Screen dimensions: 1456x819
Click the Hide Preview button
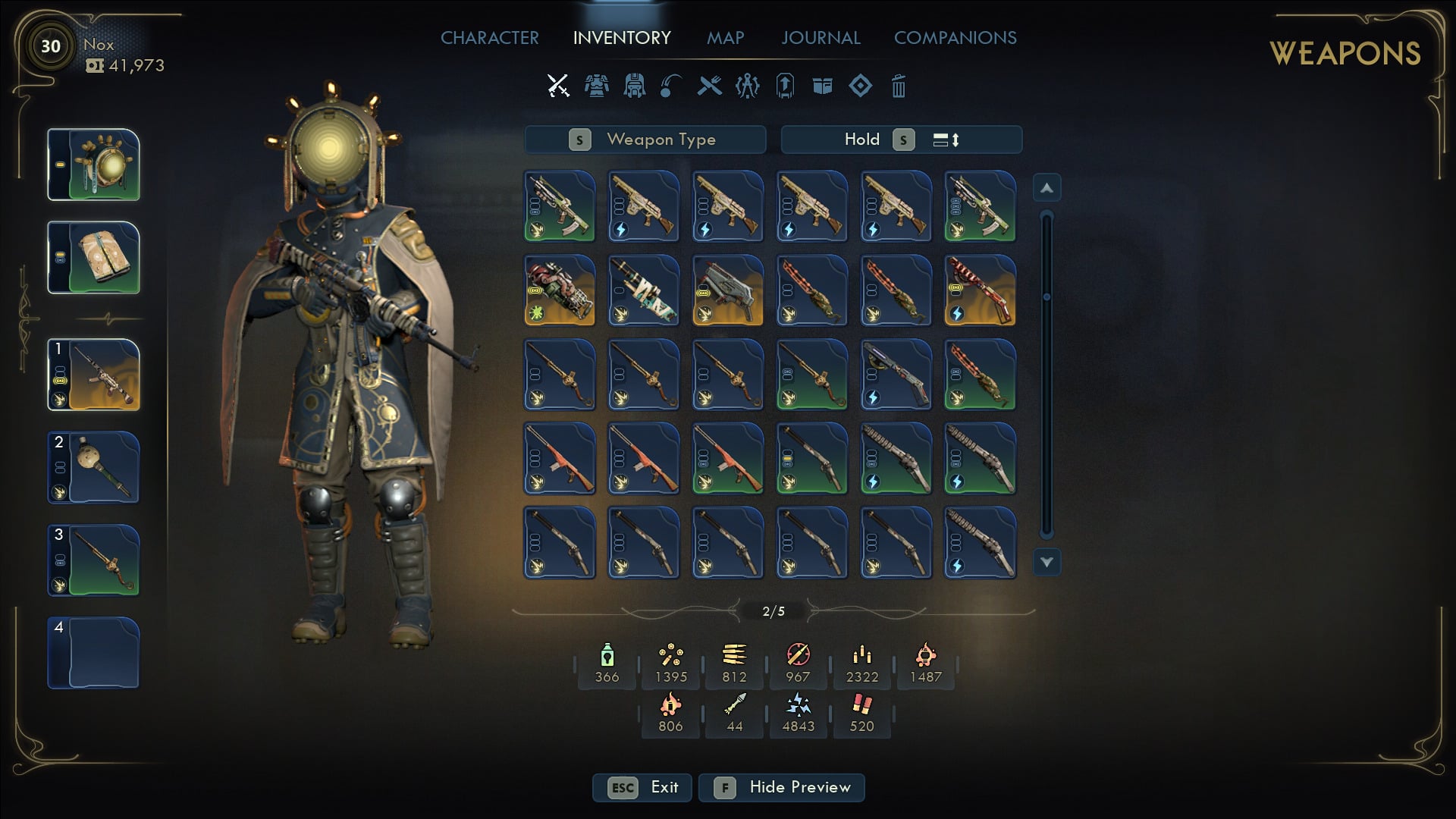781,787
